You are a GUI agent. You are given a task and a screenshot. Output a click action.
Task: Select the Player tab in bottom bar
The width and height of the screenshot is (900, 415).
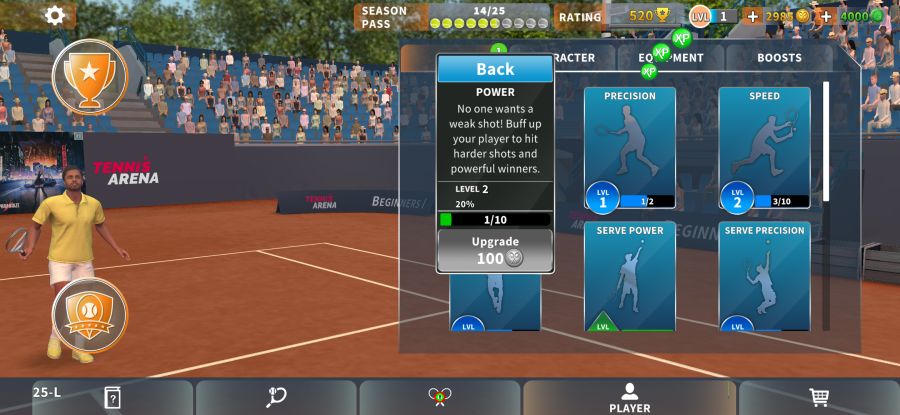(629, 397)
